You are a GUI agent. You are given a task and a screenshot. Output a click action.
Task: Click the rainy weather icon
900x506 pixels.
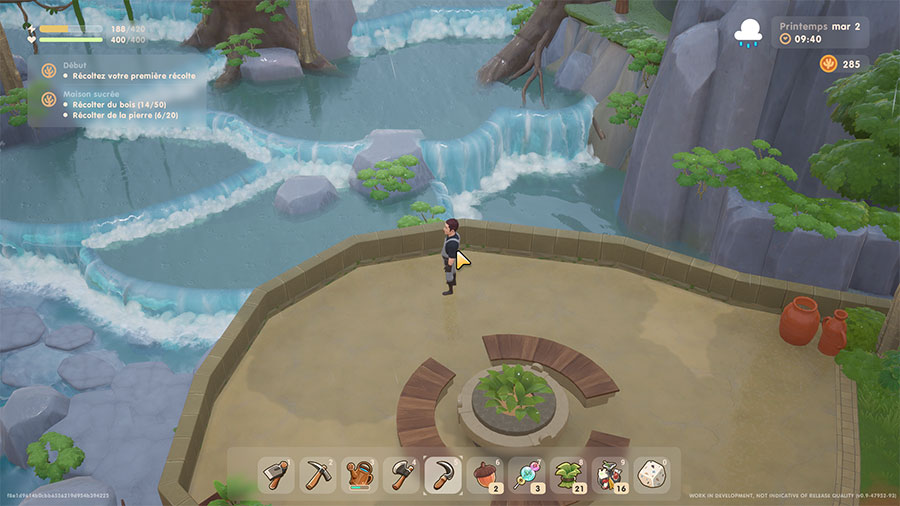pos(747,33)
